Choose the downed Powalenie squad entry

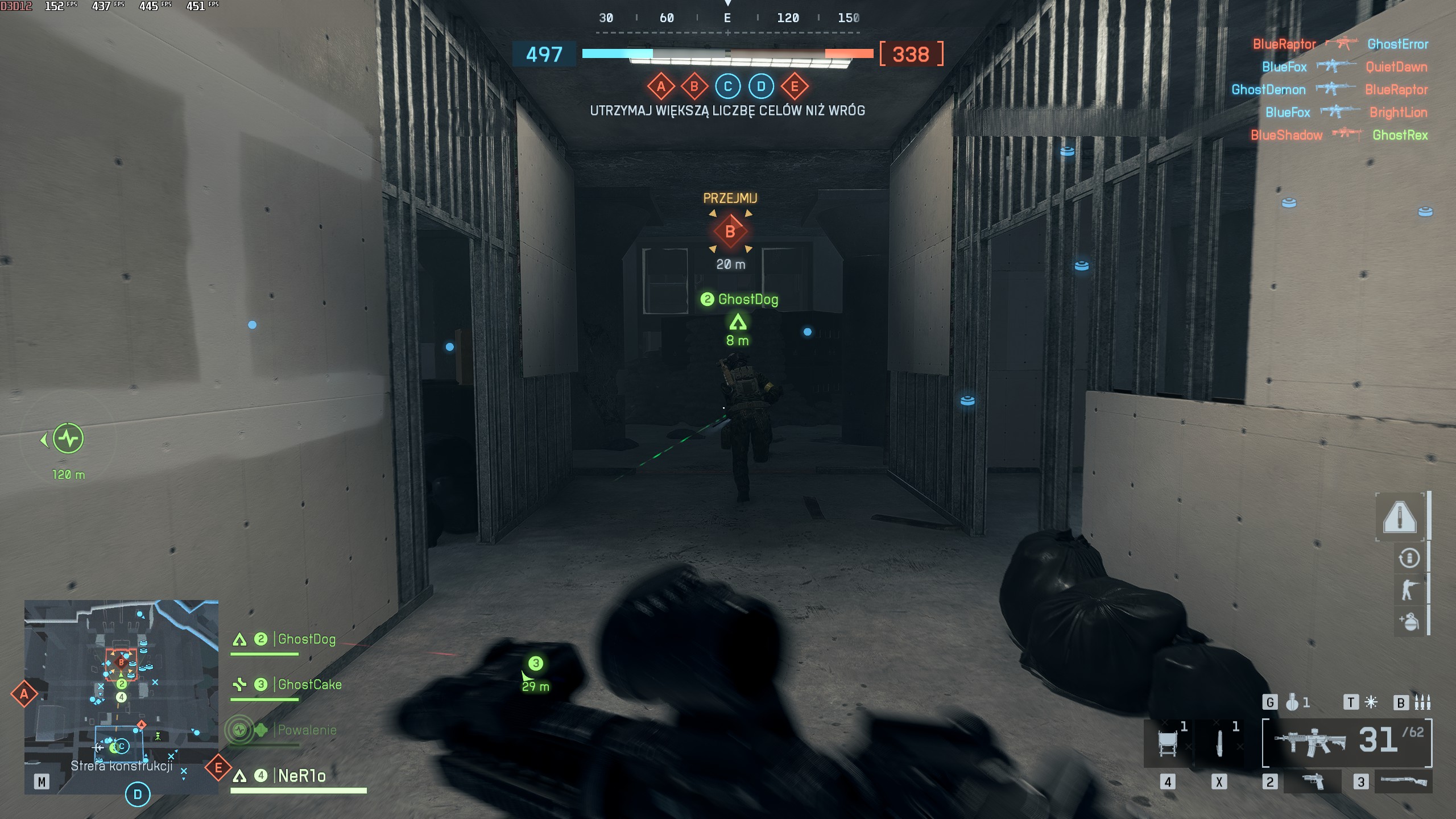pos(306,730)
